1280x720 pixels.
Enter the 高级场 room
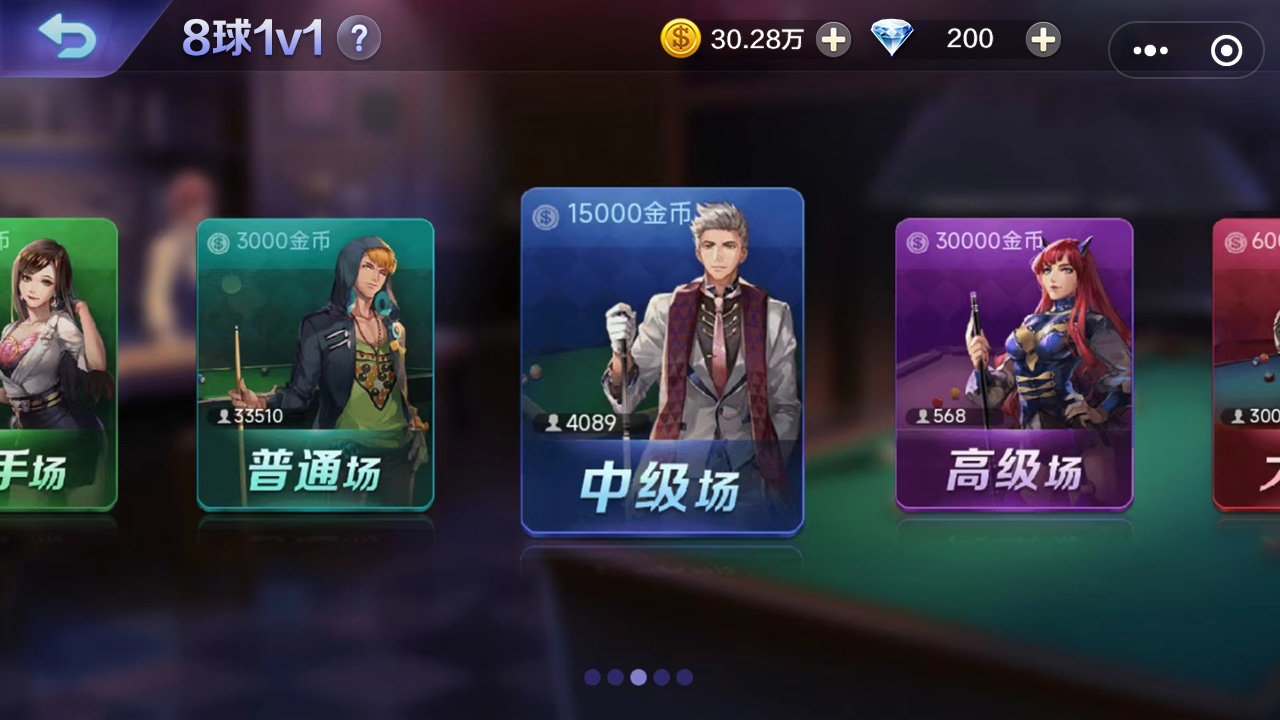tap(1013, 365)
